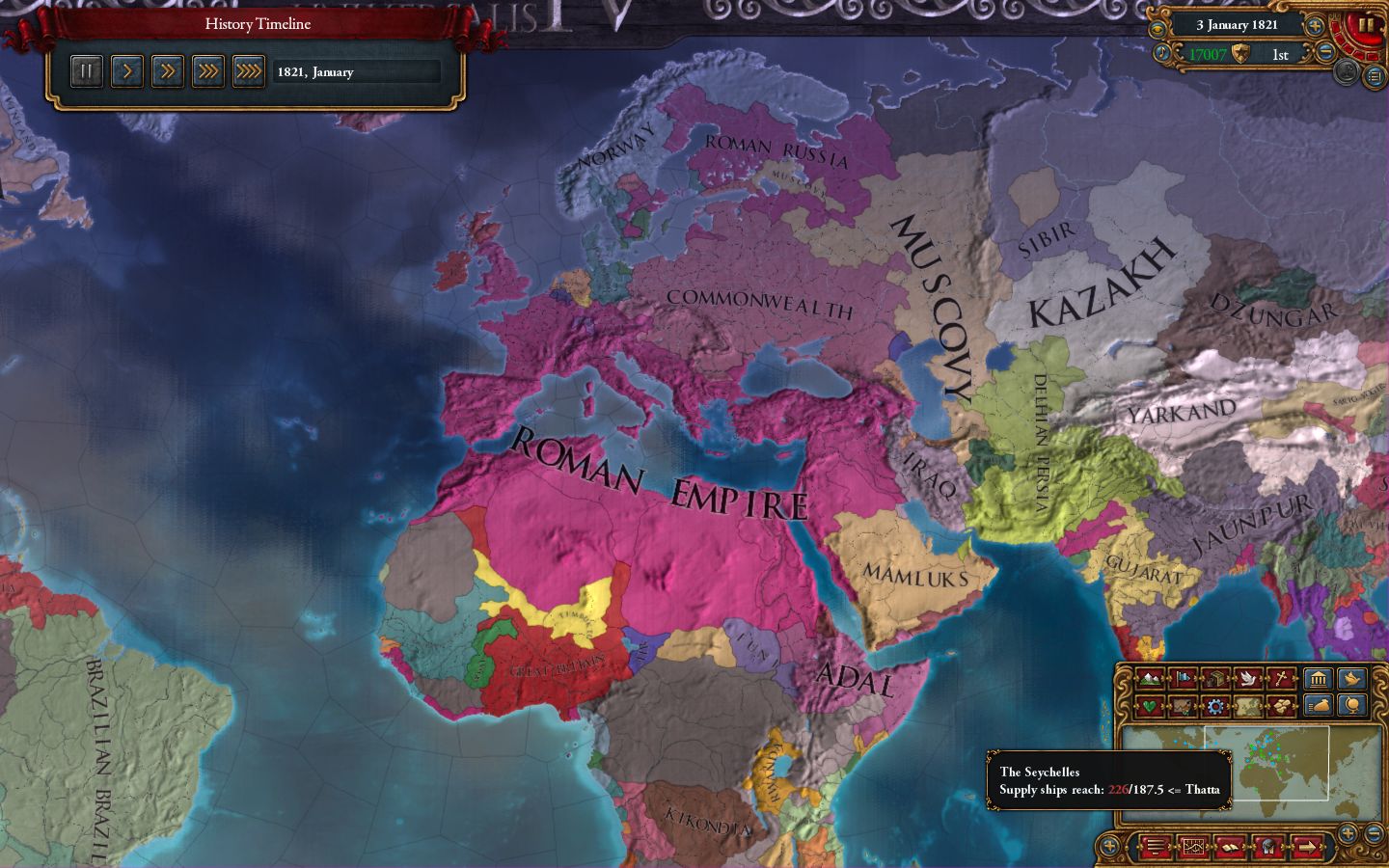Screen dimensions: 1389x868
Task: Switch to the political mapmode
Action: [x=1183, y=678]
